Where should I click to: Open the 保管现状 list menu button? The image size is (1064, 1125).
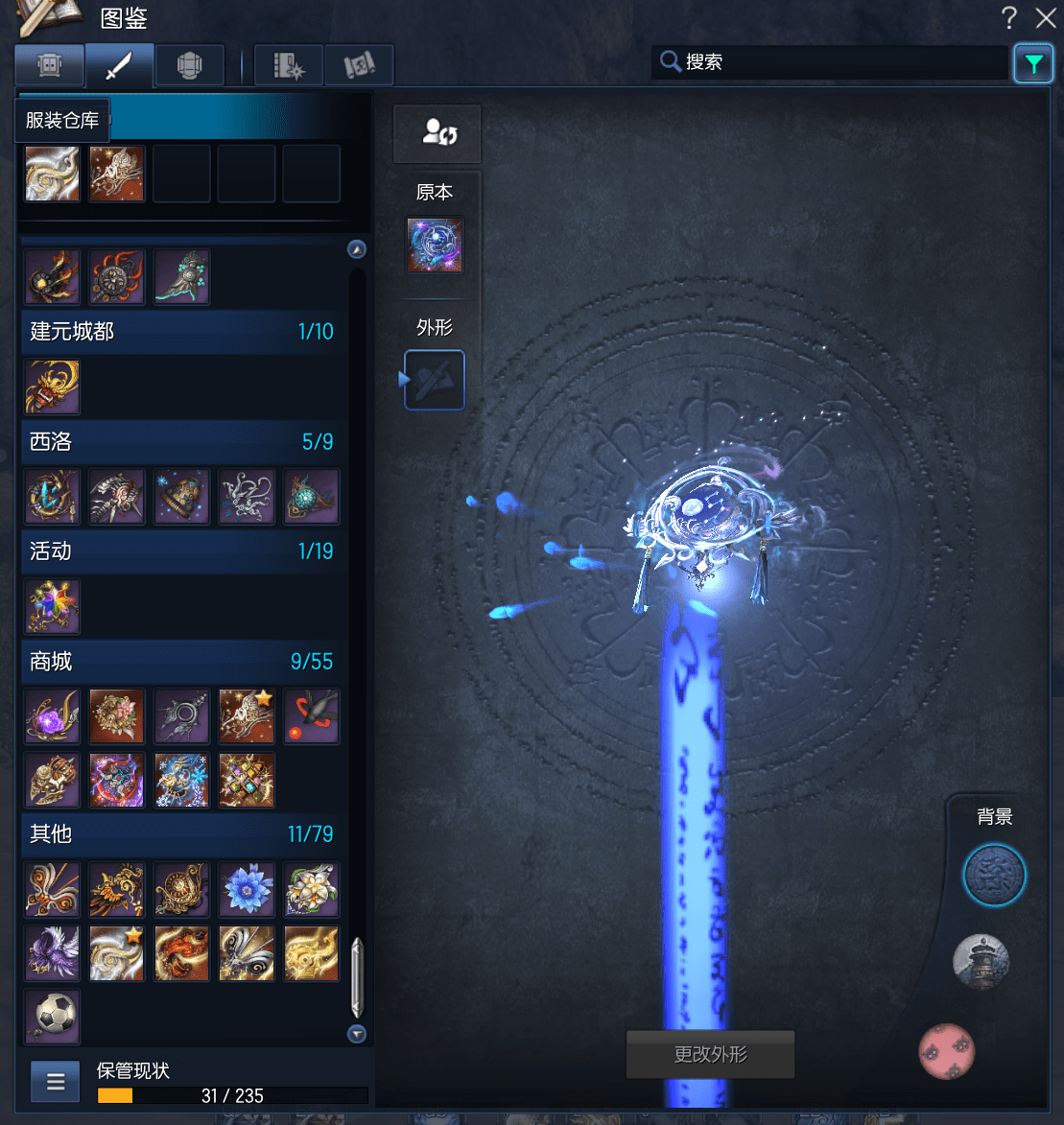(56, 1082)
